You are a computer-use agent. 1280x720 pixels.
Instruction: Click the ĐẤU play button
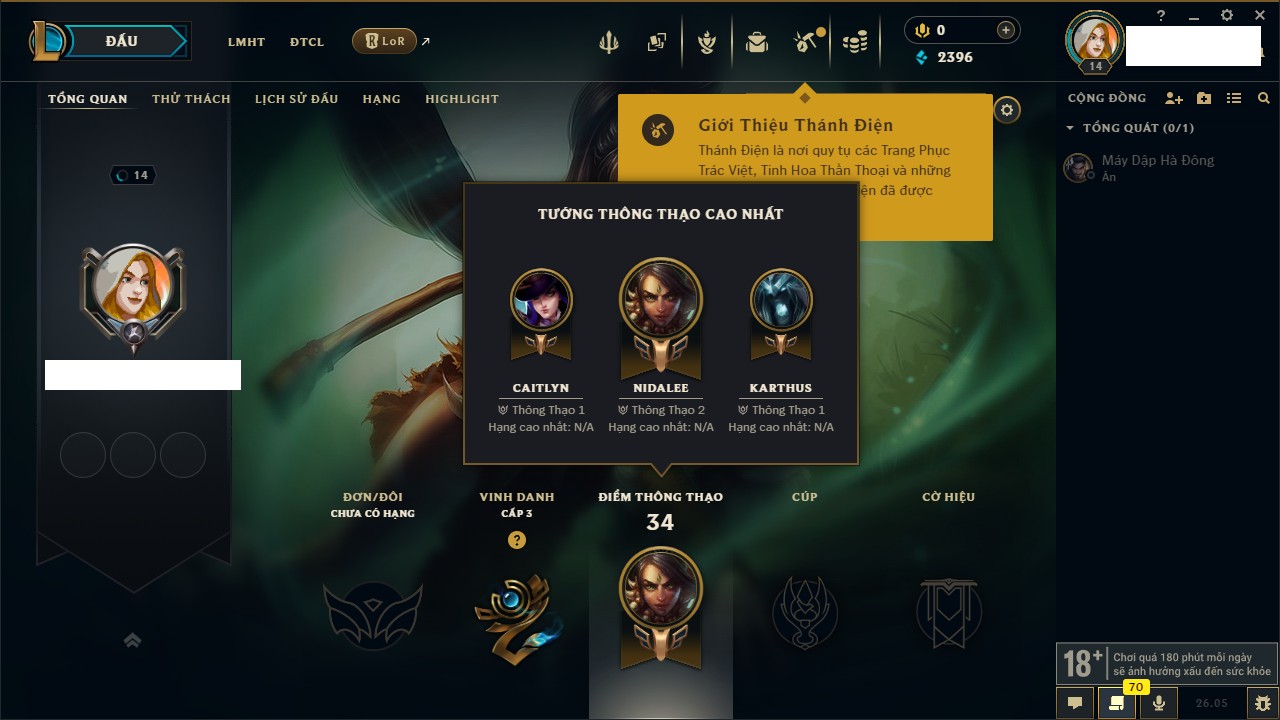point(122,41)
